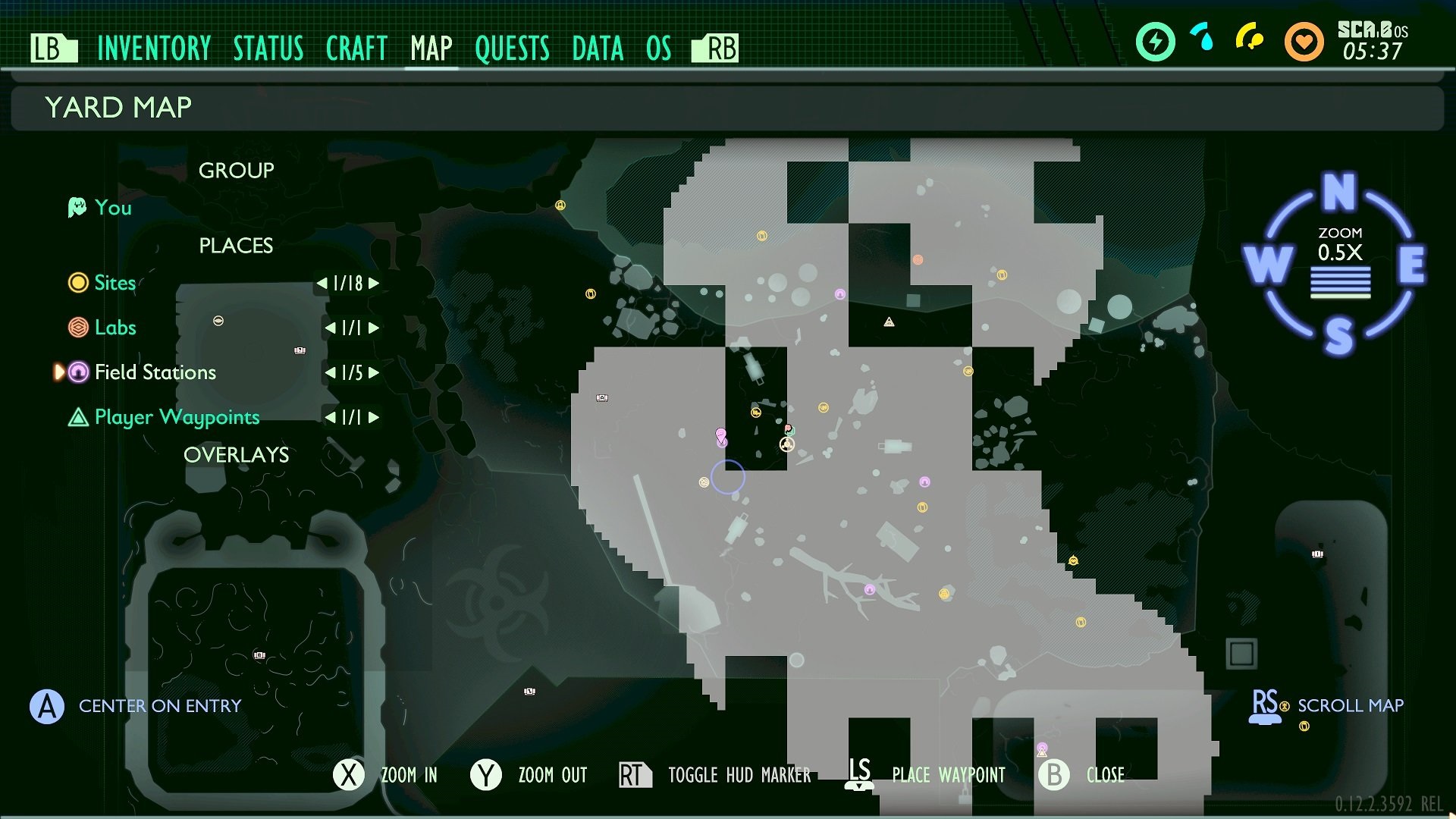Open the Quests tab

pos(512,49)
